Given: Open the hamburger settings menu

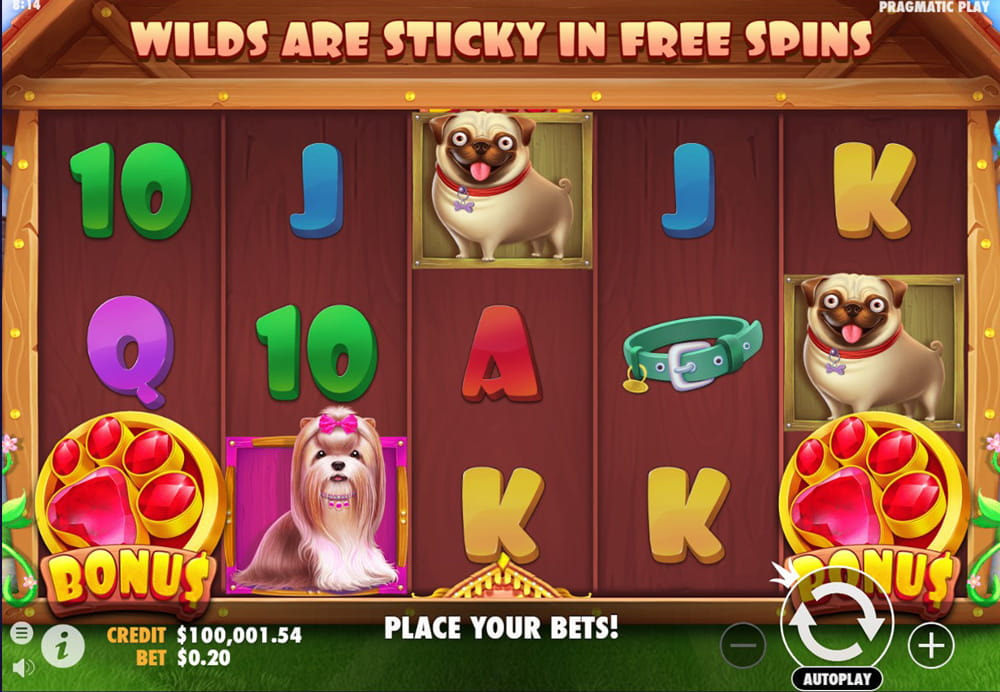Looking at the screenshot, I should tap(21, 633).
